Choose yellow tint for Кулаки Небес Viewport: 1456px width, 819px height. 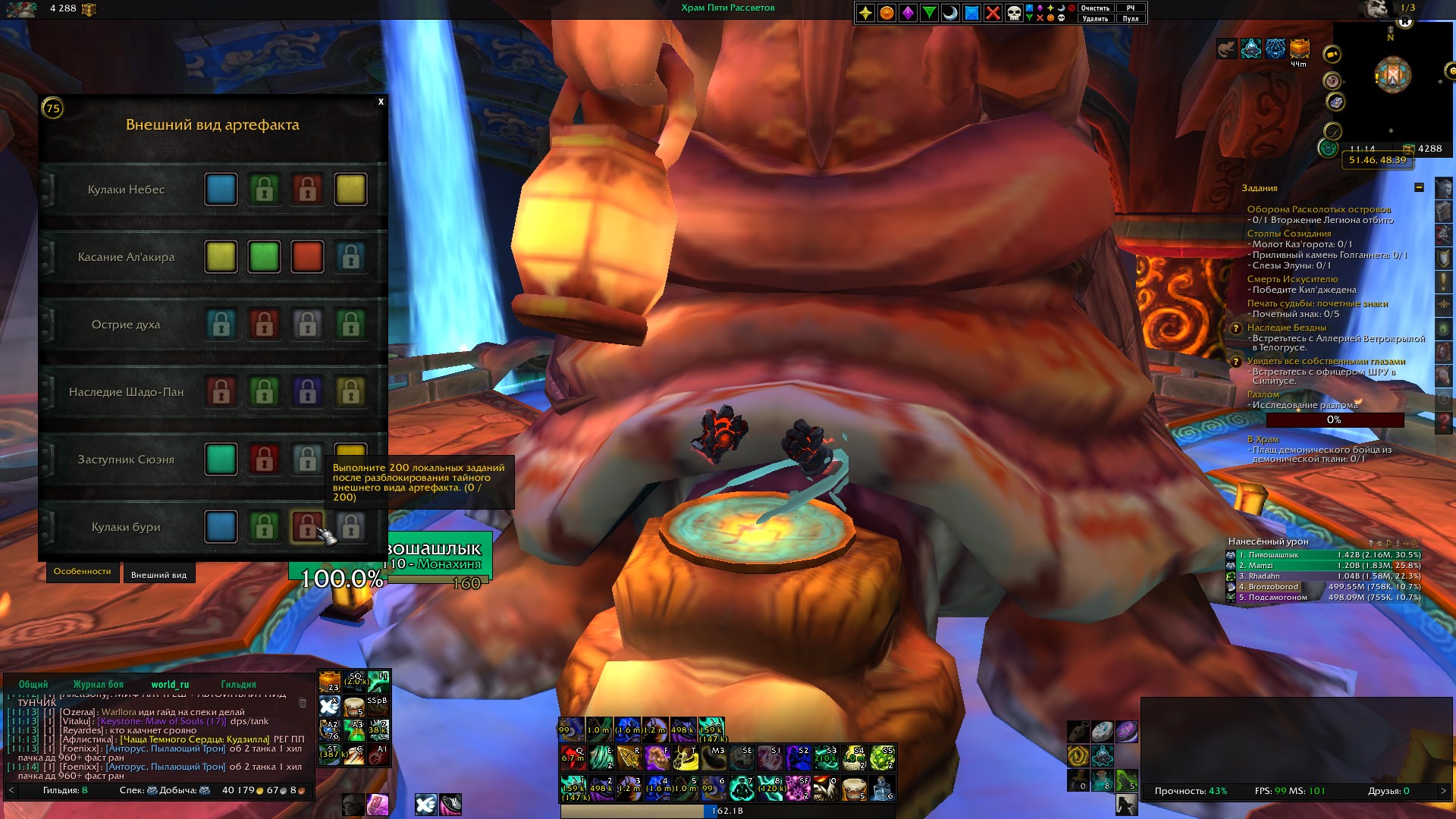(x=350, y=190)
